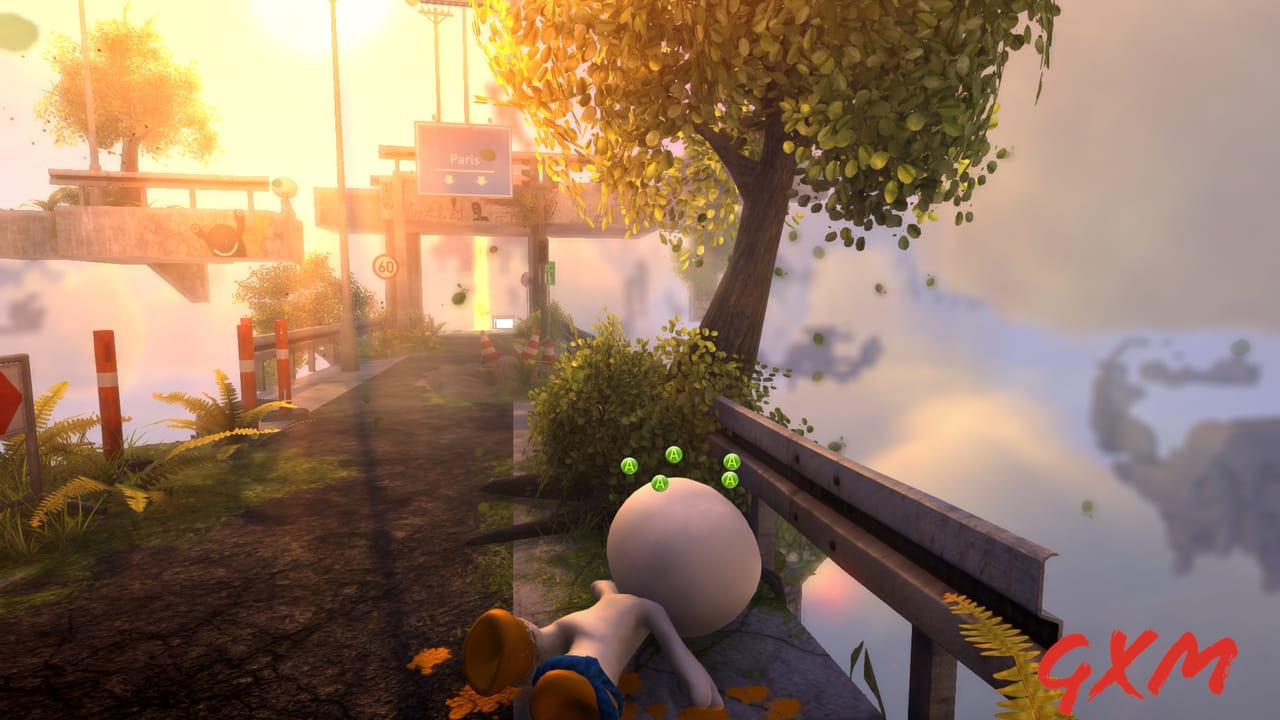
Task: Click the 60 speed limit sign
Action: pyautogui.click(x=385, y=268)
